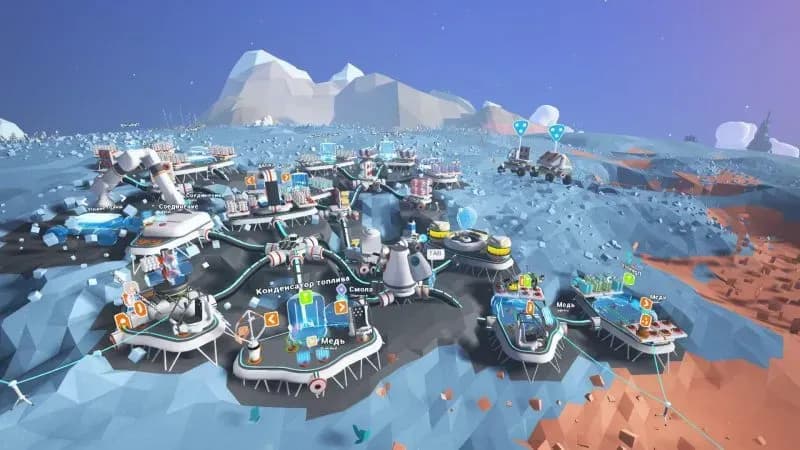Select the Медь icon under the fuel condenser
This screenshot has width=800, height=450.
click(x=313, y=342)
